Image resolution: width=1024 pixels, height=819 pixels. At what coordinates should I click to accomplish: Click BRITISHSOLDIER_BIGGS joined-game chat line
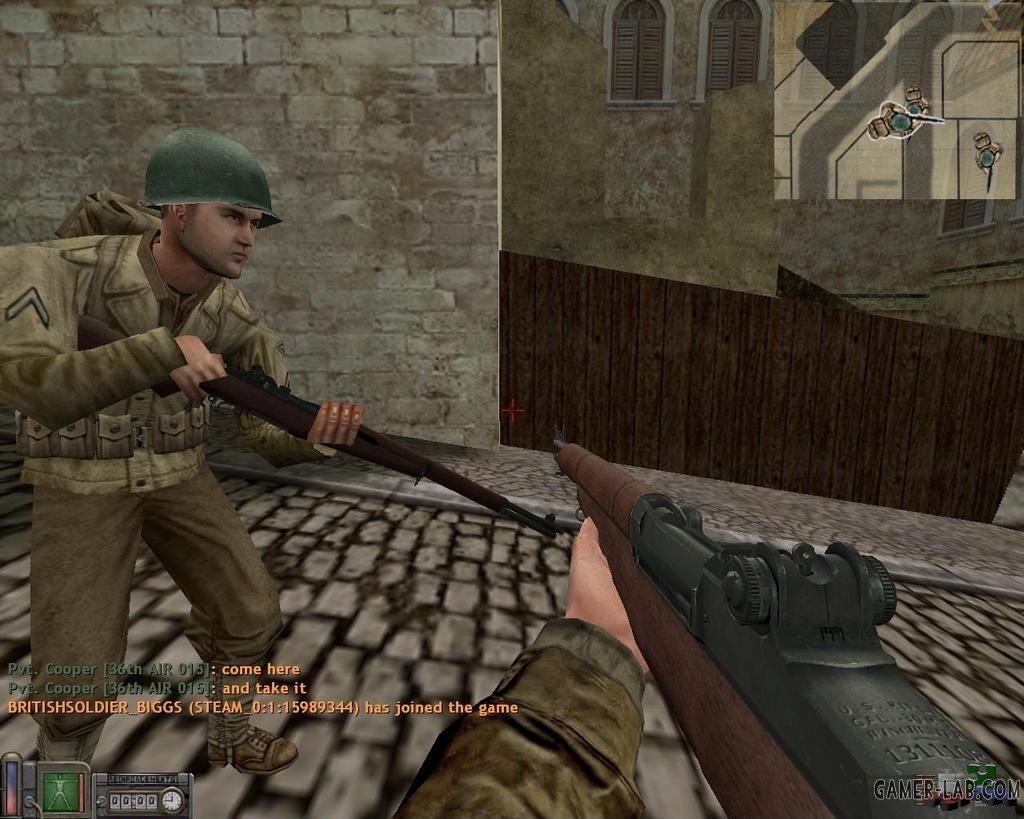point(262,707)
